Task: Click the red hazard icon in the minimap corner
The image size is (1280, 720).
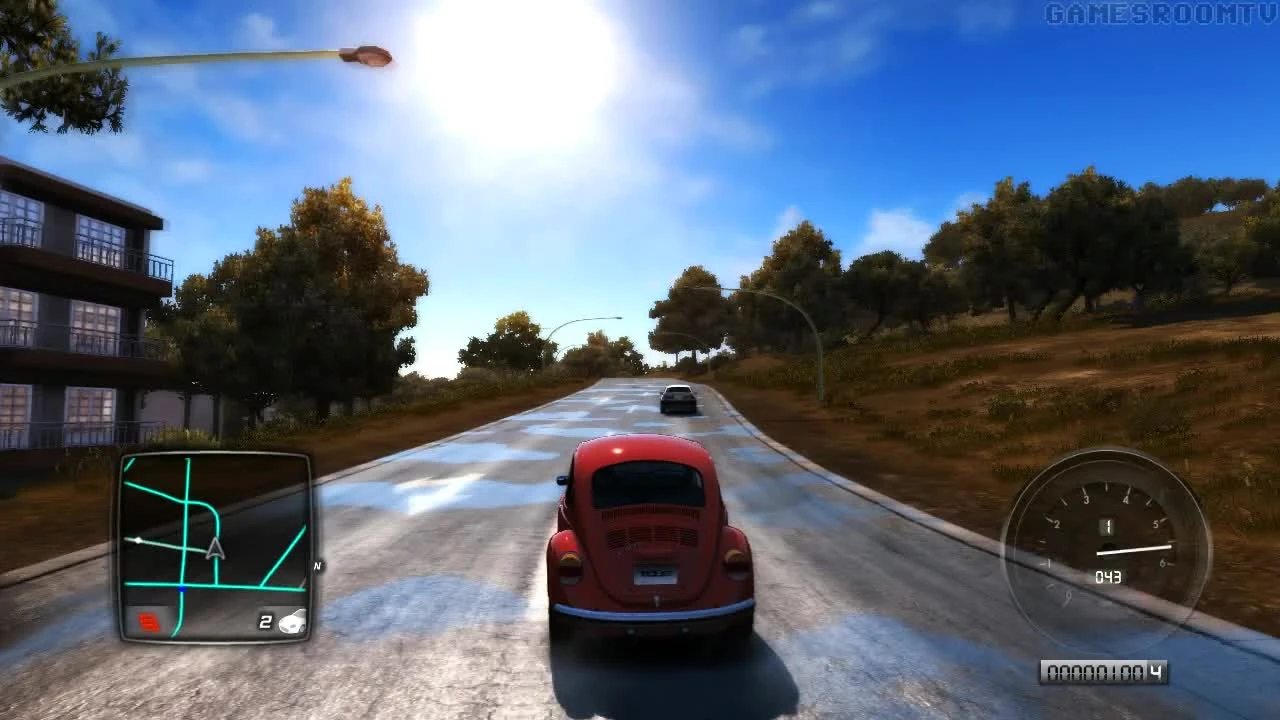Action: (x=149, y=620)
